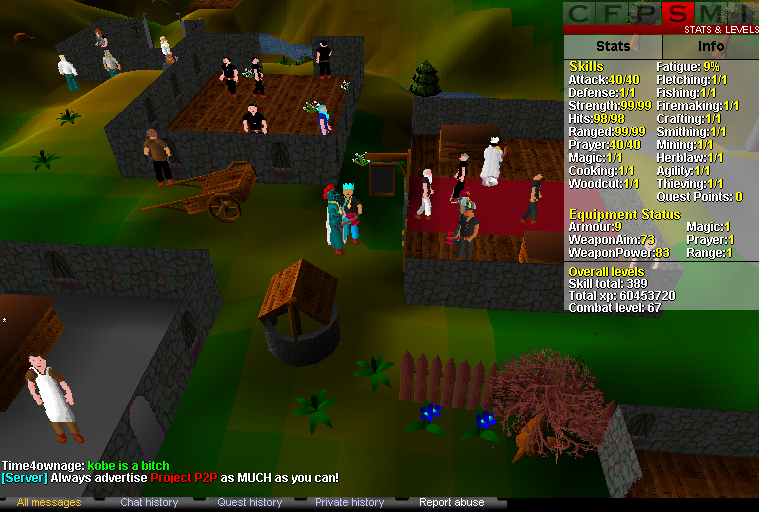Open the I menu icon
Screen dimensions: 759x512
coord(740,14)
